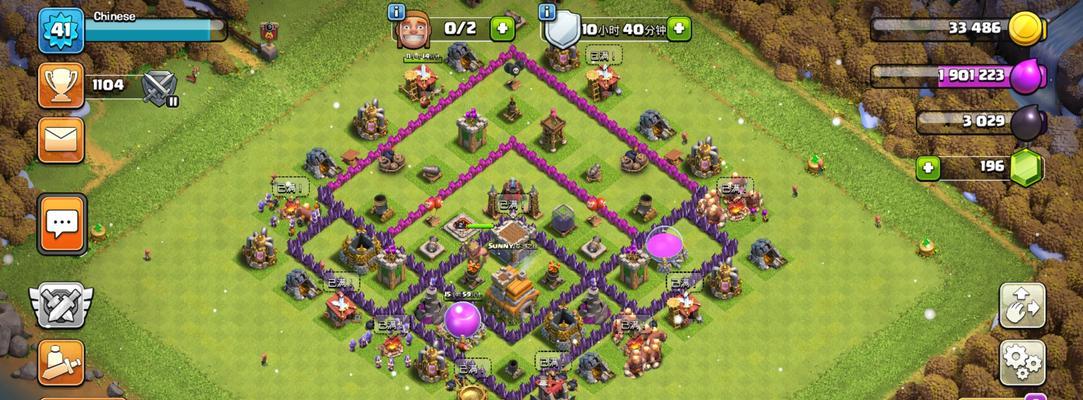1083x400 pixels.
Task: Open the village layout editor button
Action: click(1022, 305)
